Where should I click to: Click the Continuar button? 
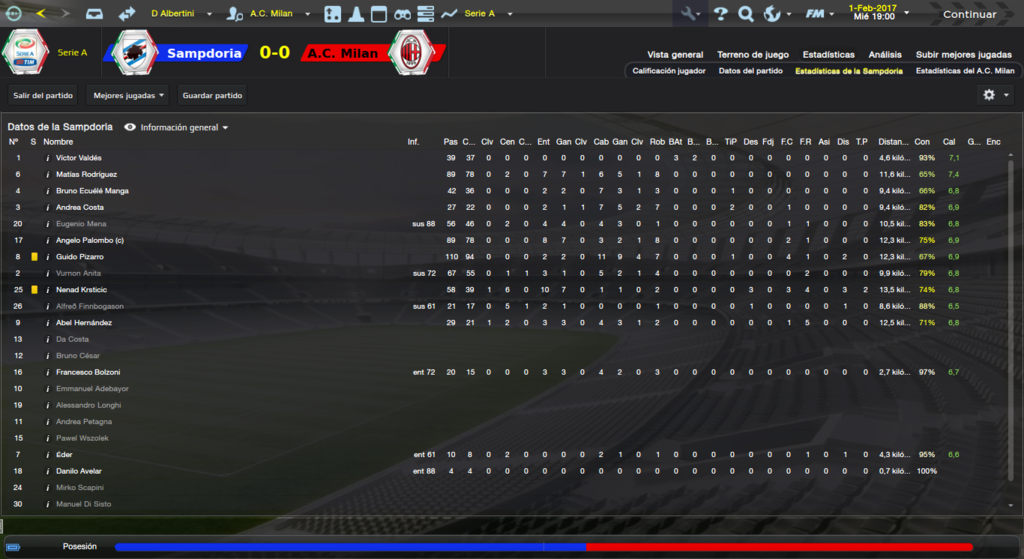[x=969, y=14]
